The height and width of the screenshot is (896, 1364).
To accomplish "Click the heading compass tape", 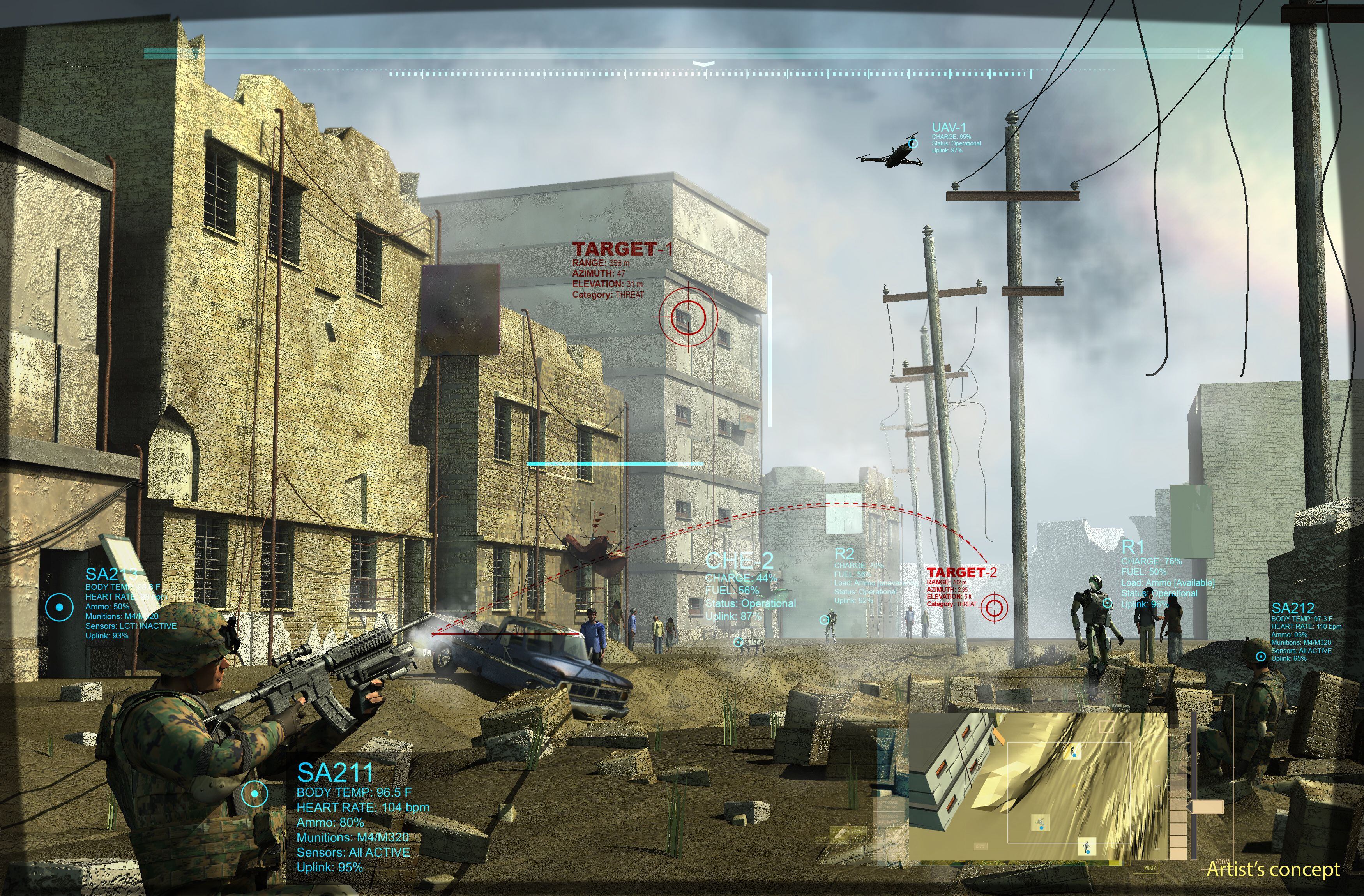I will coord(705,73).
